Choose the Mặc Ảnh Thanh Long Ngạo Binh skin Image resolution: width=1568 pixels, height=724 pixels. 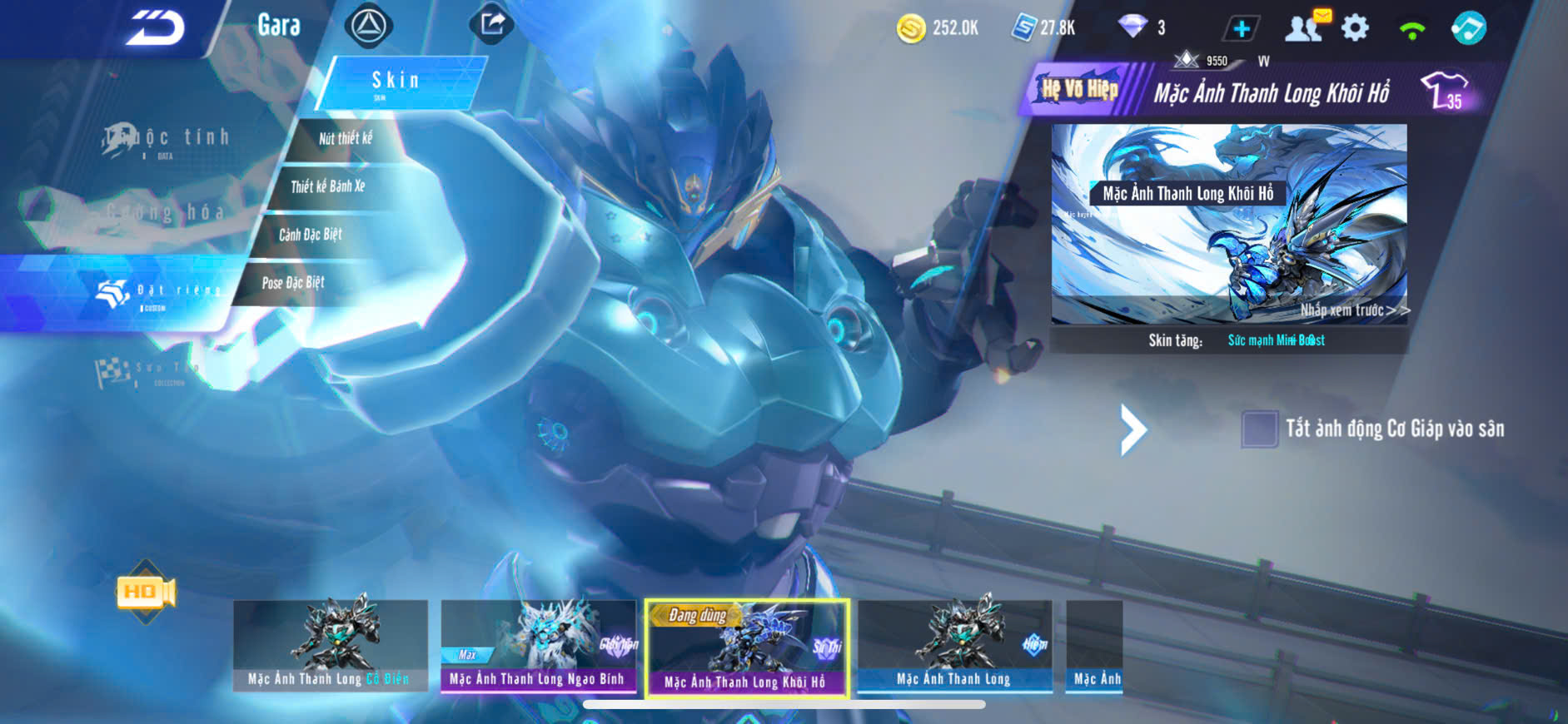(x=538, y=645)
